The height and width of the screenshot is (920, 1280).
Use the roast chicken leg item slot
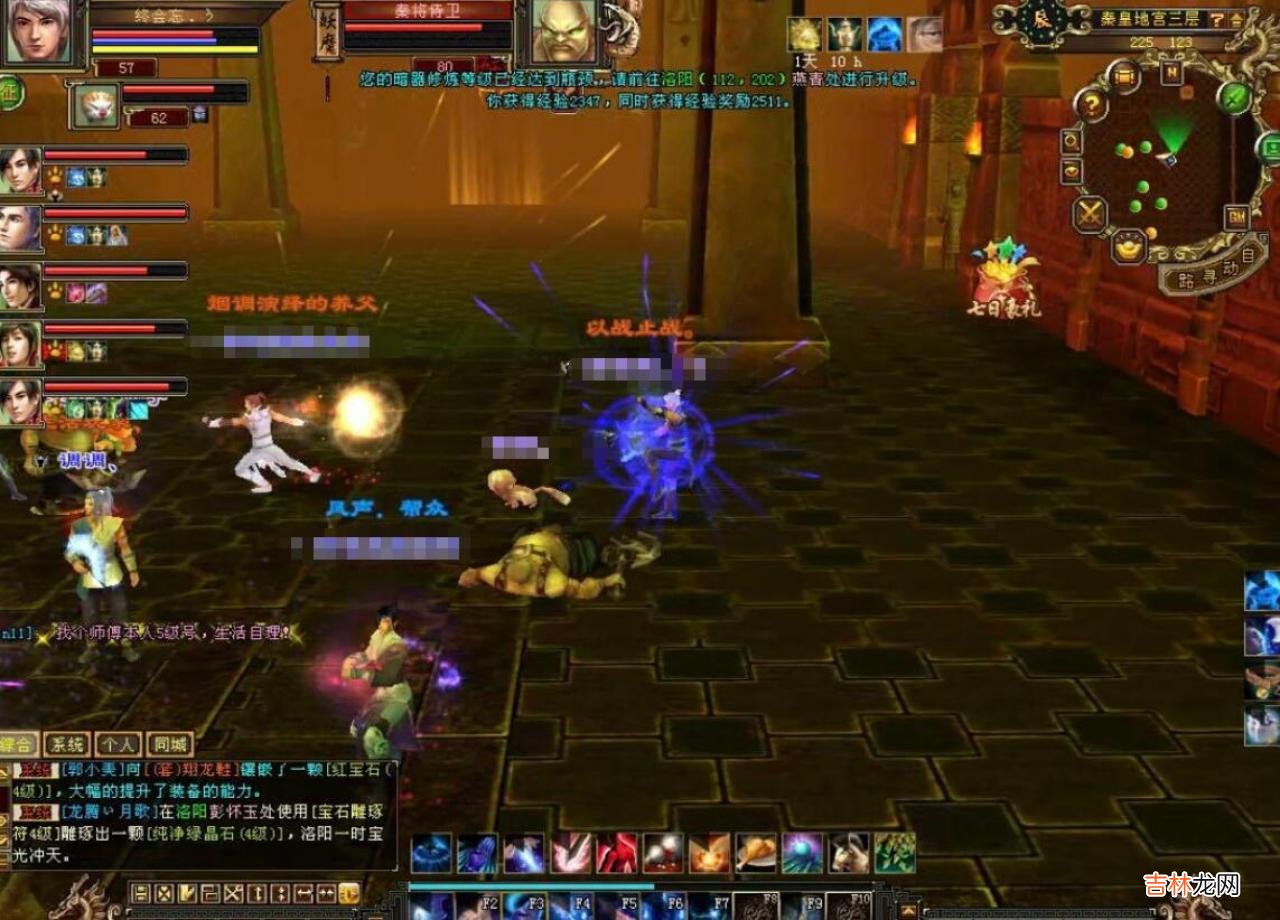click(756, 853)
